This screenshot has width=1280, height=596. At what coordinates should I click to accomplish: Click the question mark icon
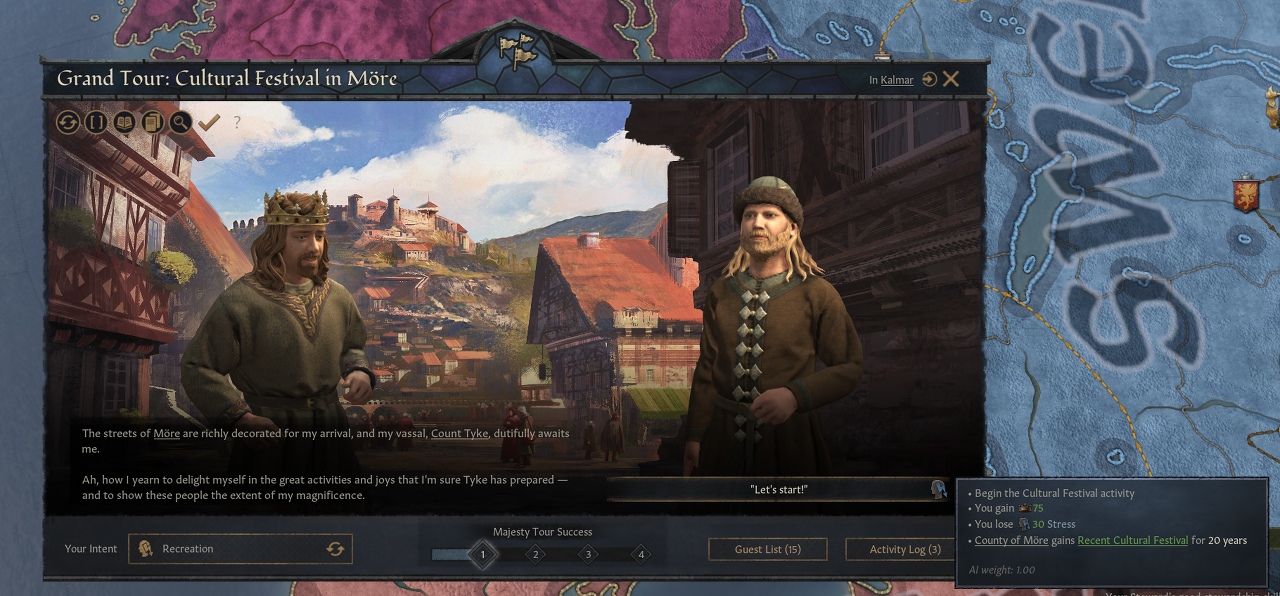pyautogui.click(x=237, y=122)
